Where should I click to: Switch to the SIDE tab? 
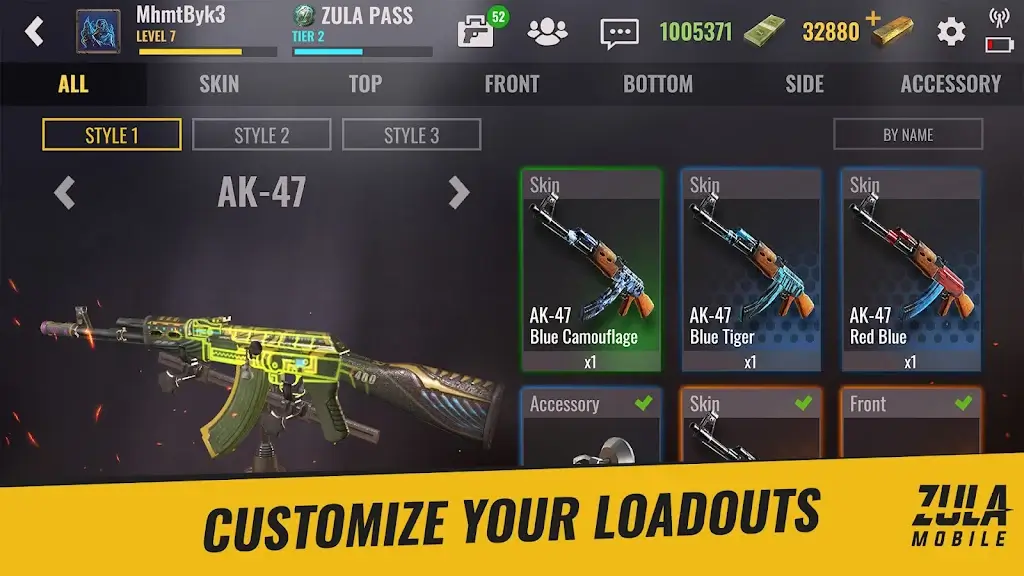pos(804,84)
